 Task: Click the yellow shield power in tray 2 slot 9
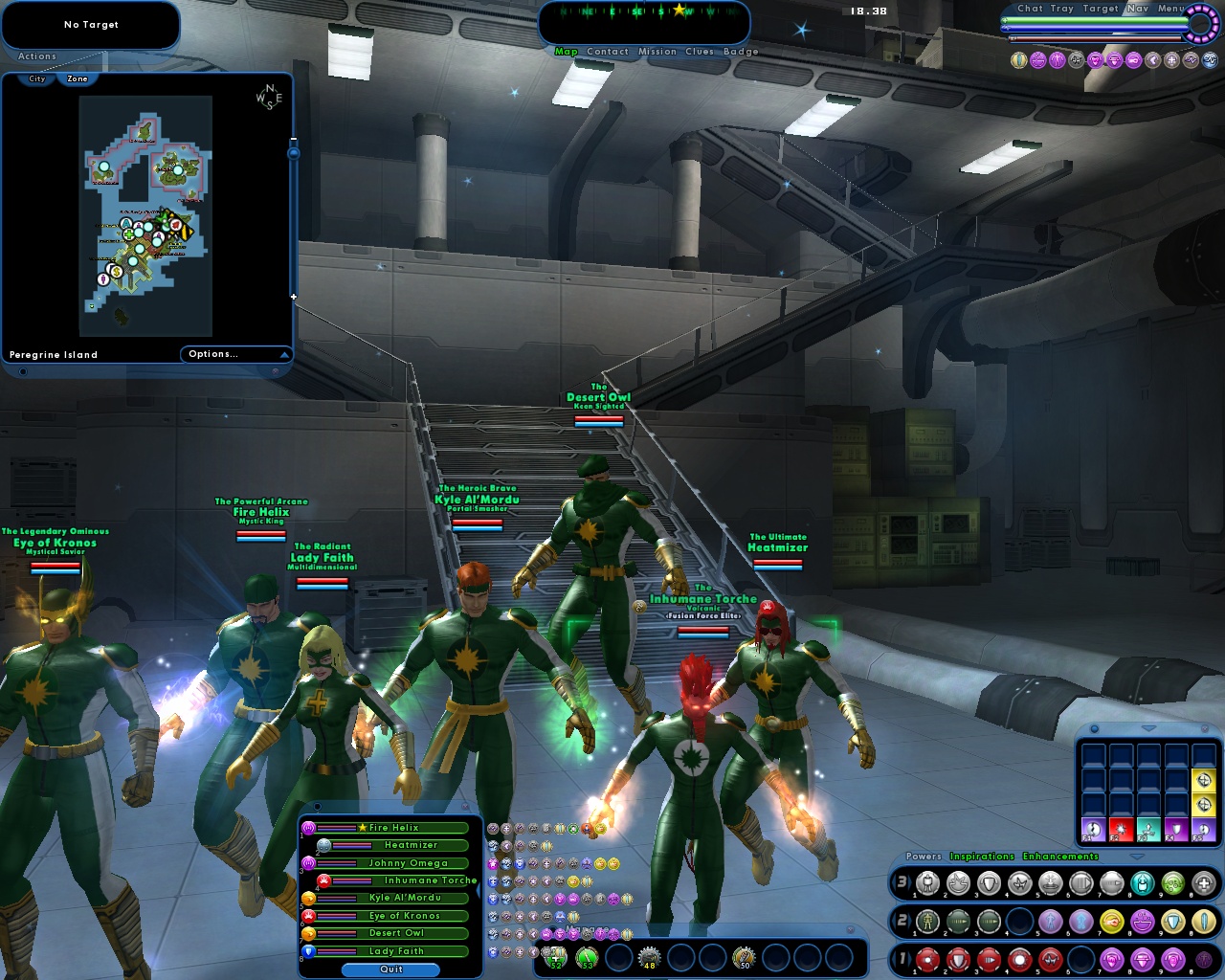pos(1171,921)
